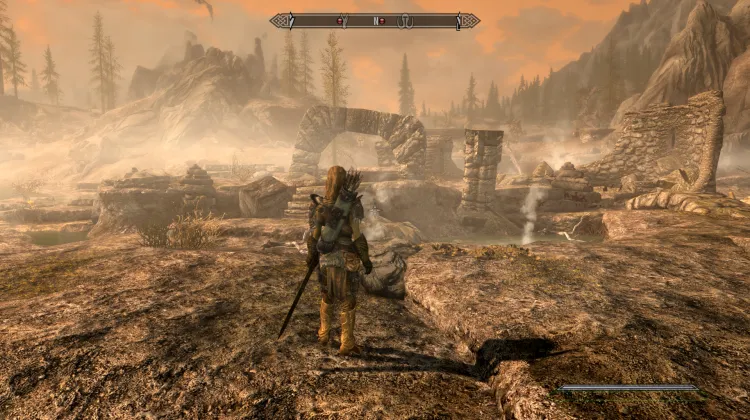This screenshot has width=750, height=420.
Task: Click the Y-shaped location marker on compass
Action: (x=345, y=20)
